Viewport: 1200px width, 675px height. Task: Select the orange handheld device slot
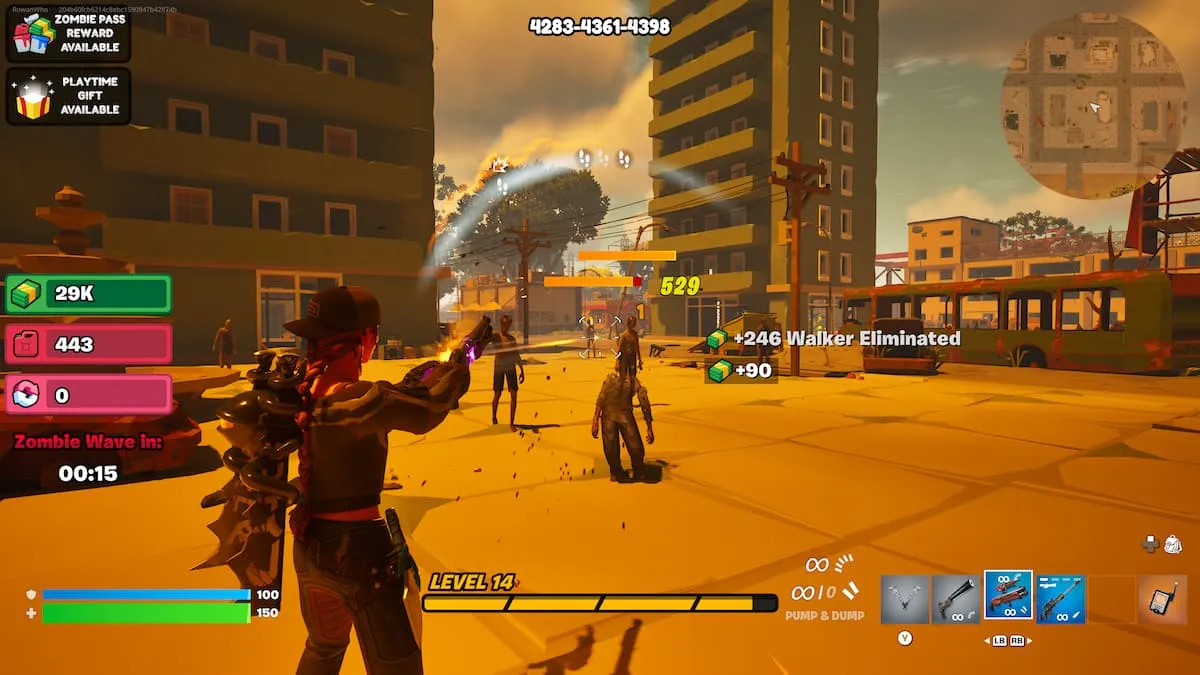pos(1162,599)
